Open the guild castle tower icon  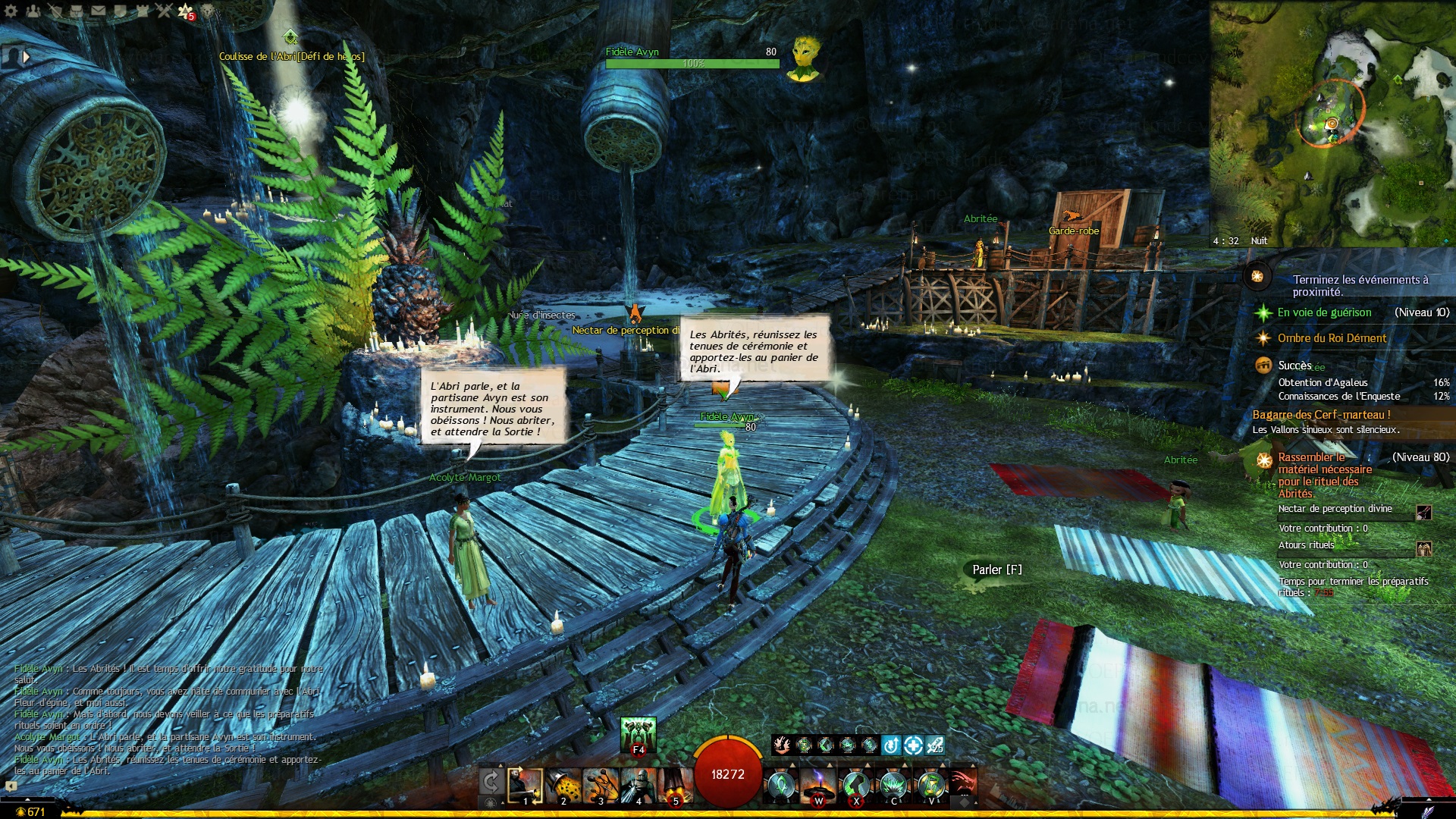[142, 11]
